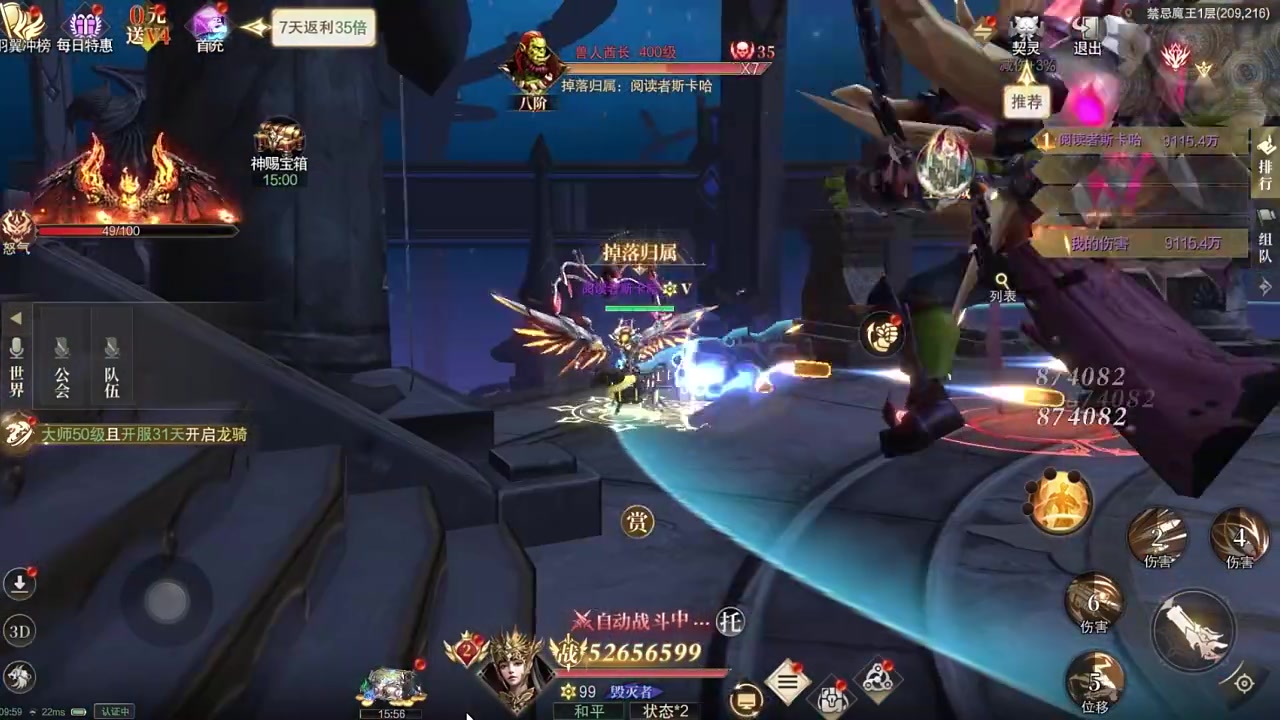Image resolution: width=1280 pixels, height=720 pixels.
Task: Select the 队伍 team chat channel
Action: [x=111, y=367]
